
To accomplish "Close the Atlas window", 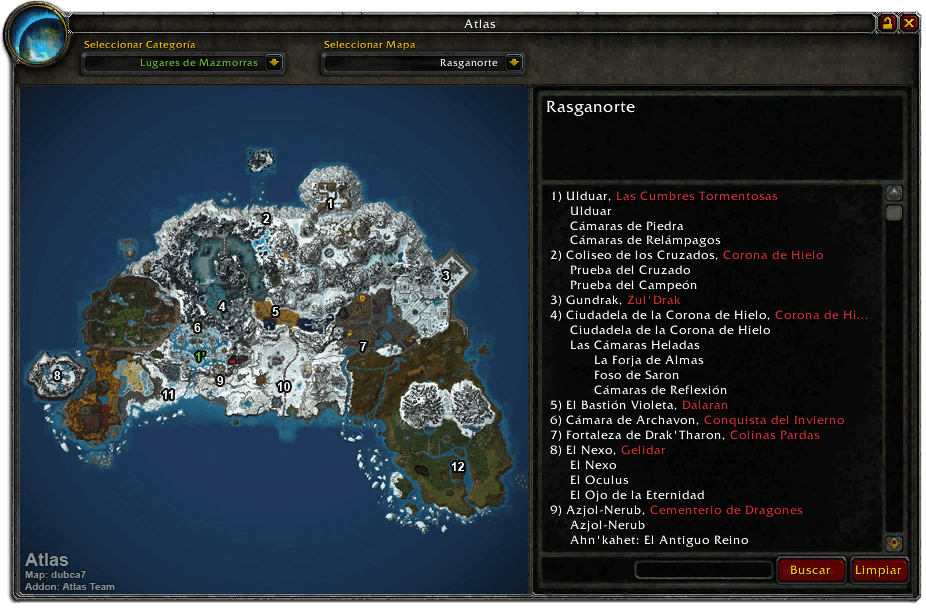I will (909, 23).
